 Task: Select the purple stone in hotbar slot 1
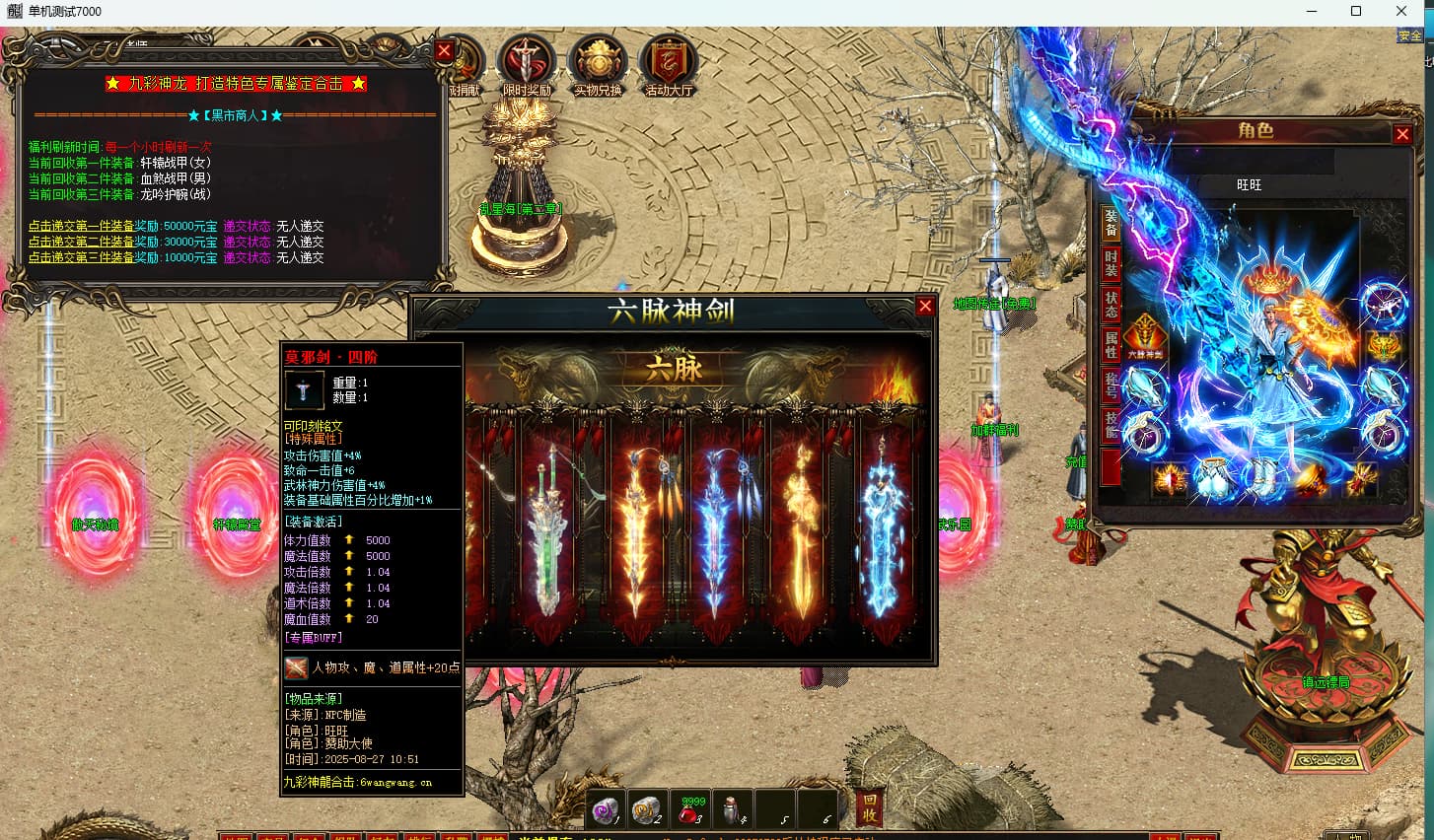606,809
